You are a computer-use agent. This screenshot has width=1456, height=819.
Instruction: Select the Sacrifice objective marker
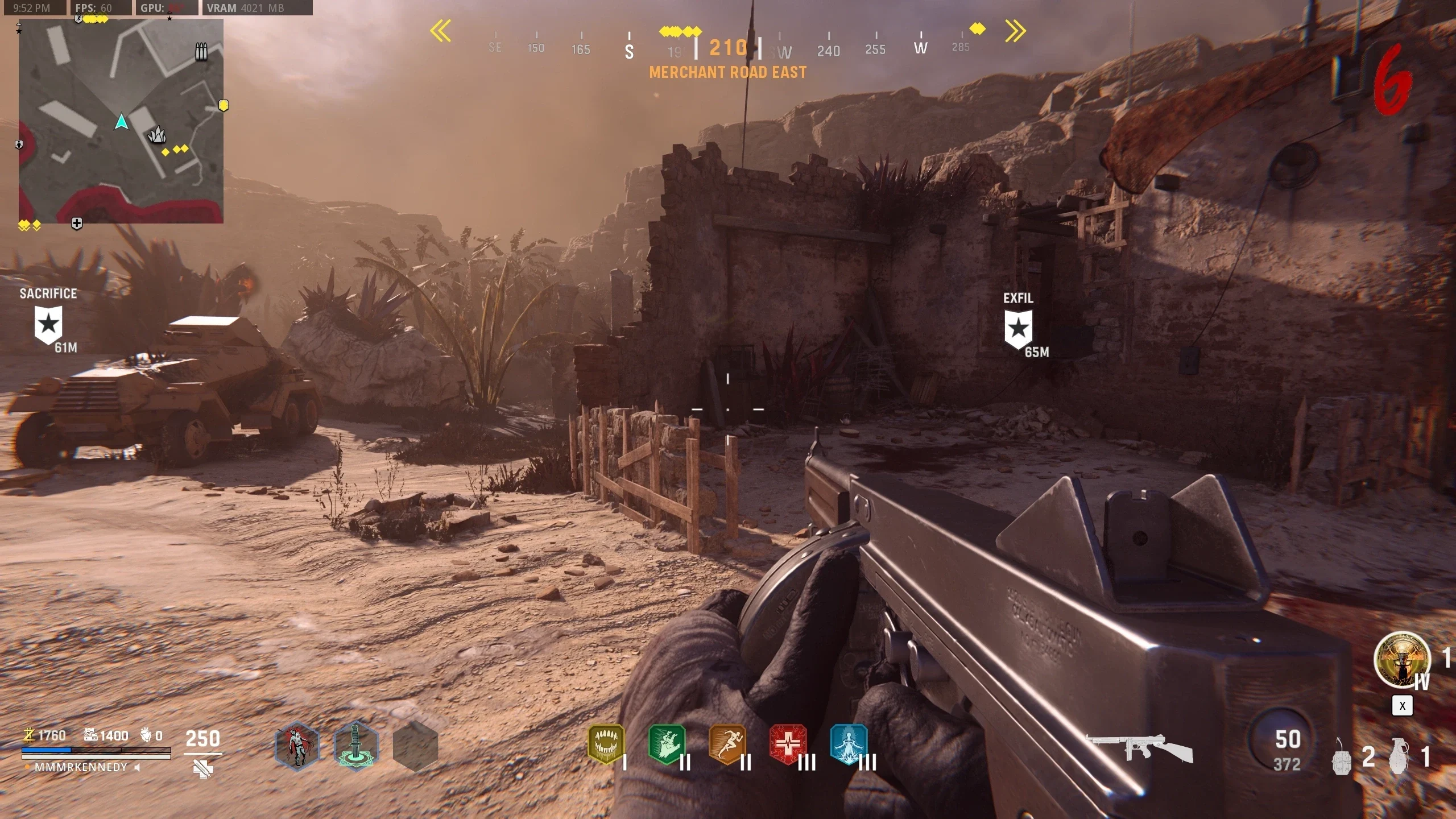pos(48,324)
